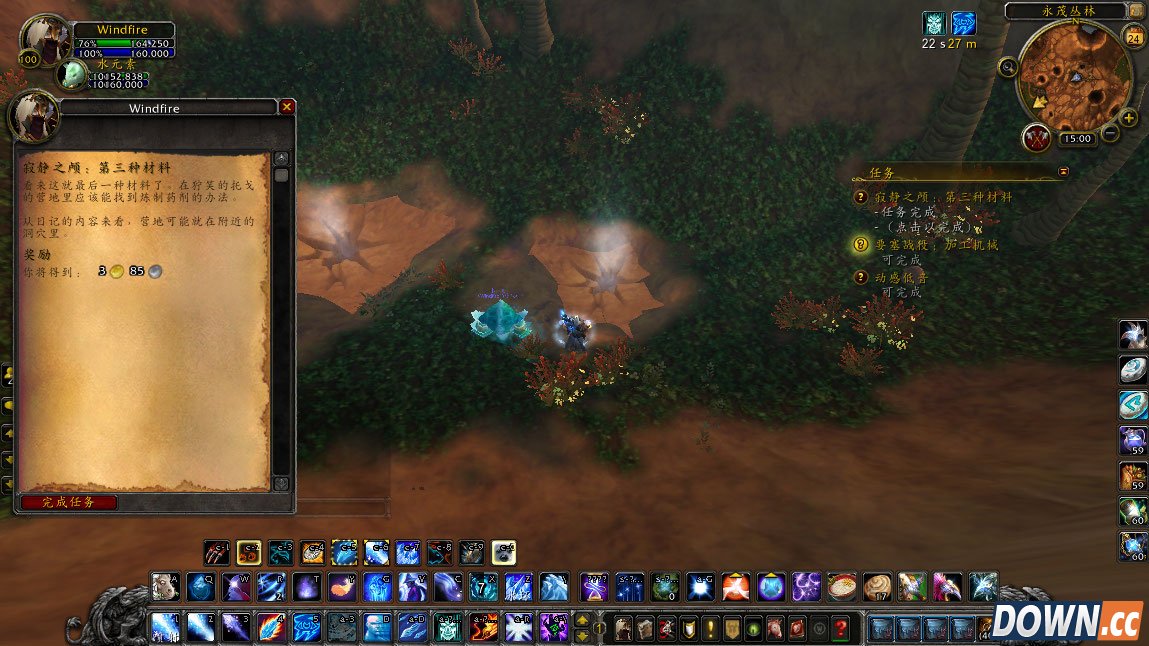Zoom out the minimap with minus button
Viewport: 1149px width, 646px height.
tap(1110, 135)
